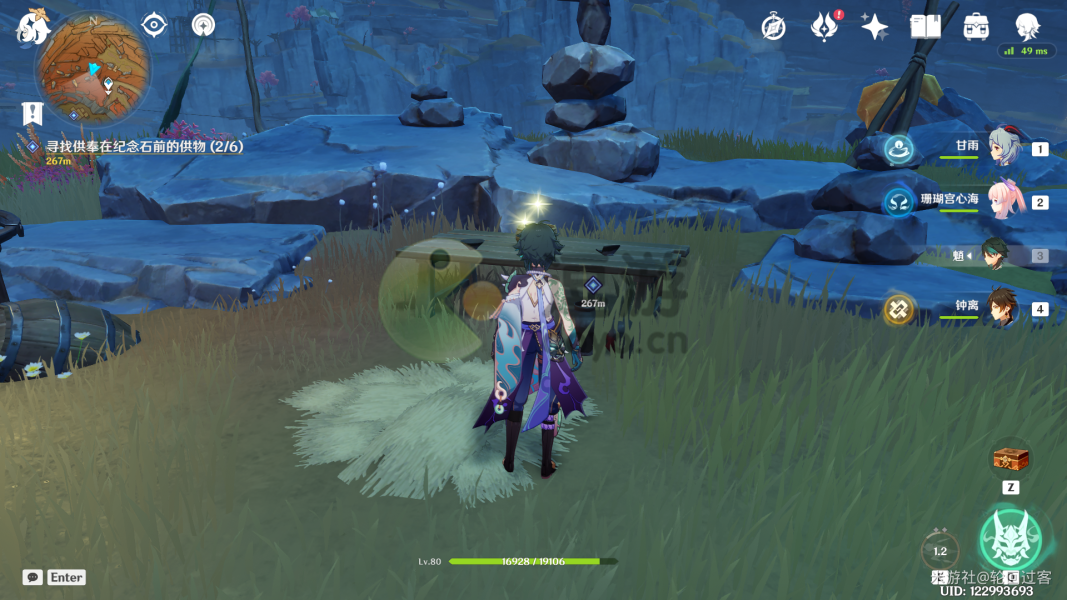This screenshot has width=1067, height=600.
Task: Open the Adventurer Handbook book icon
Action: pos(925,27)
